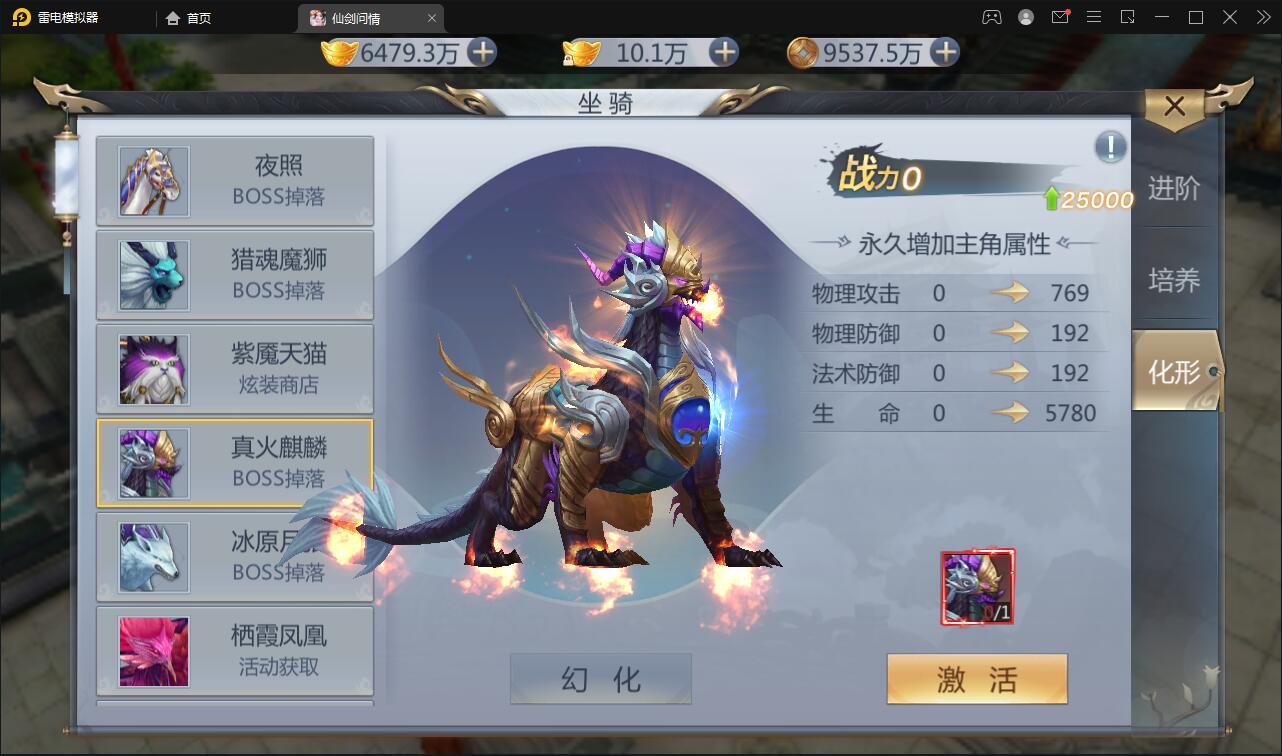Switch to the 首页 emulator tab

187,17
